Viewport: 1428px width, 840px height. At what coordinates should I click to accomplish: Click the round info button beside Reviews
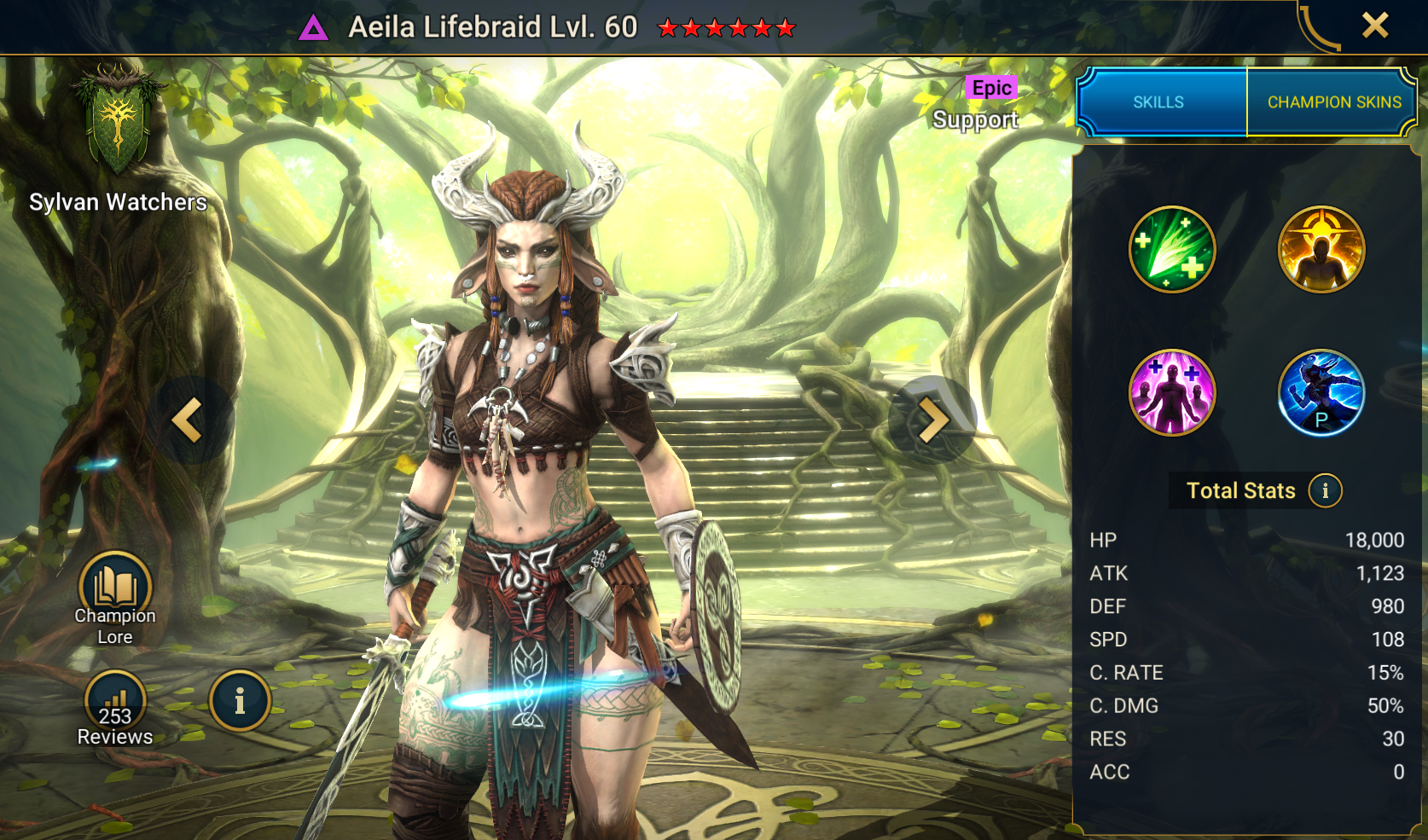click(x=240, y=701)
